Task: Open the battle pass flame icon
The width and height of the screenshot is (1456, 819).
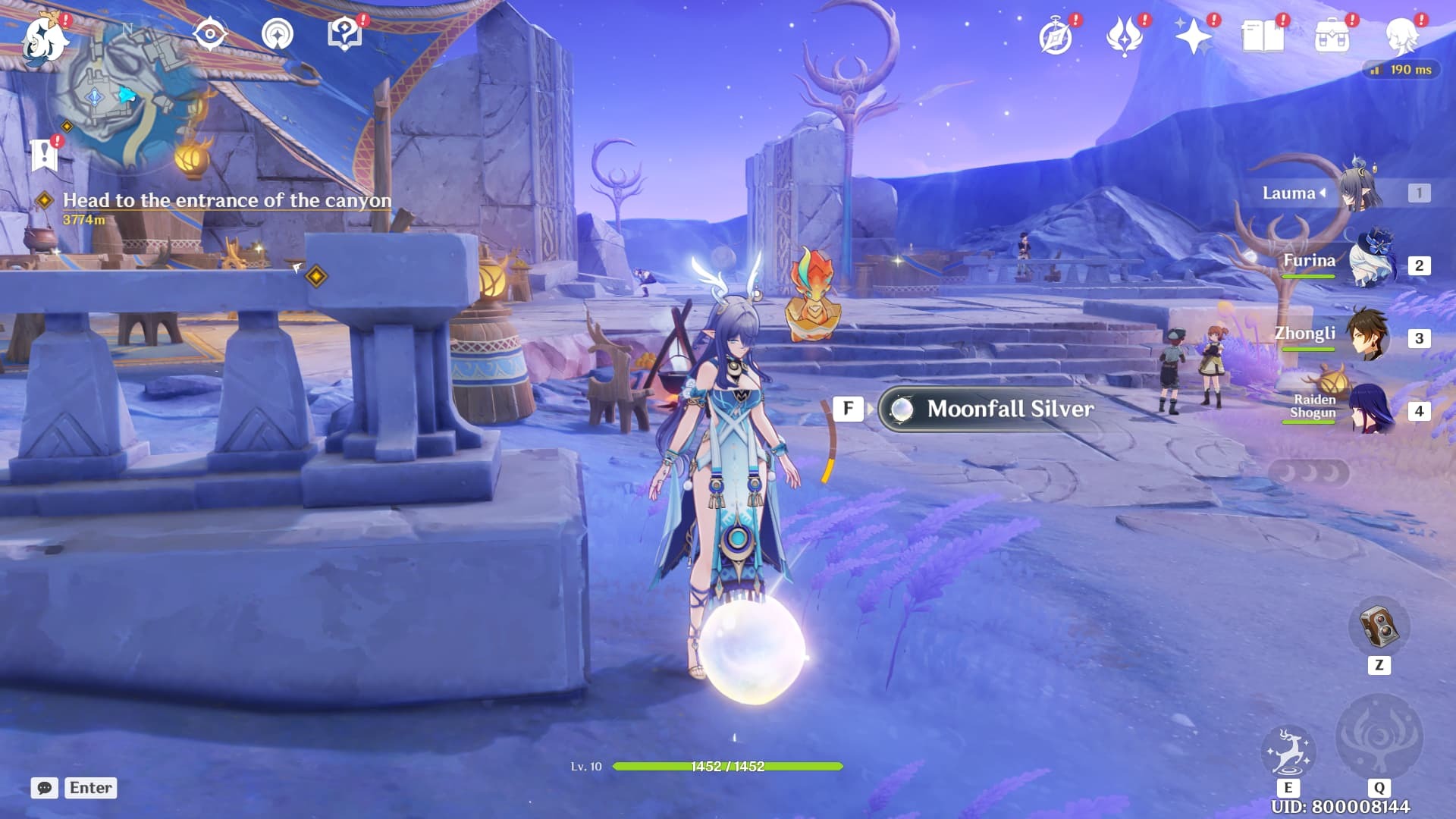Action: point(1125,36)
